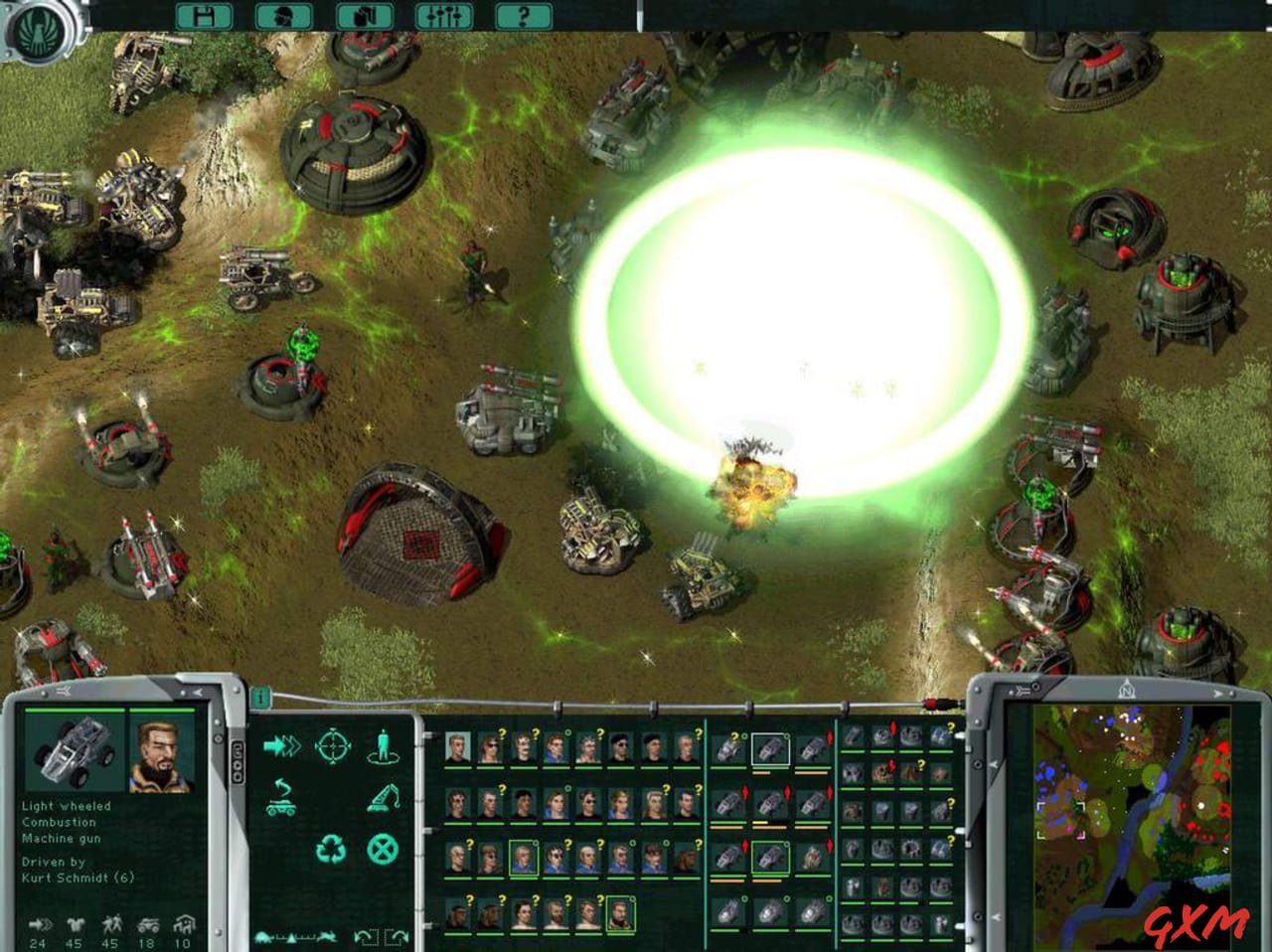Toggle selection of the yellow-highlighted soldier portrait

(x=524, y=858)
